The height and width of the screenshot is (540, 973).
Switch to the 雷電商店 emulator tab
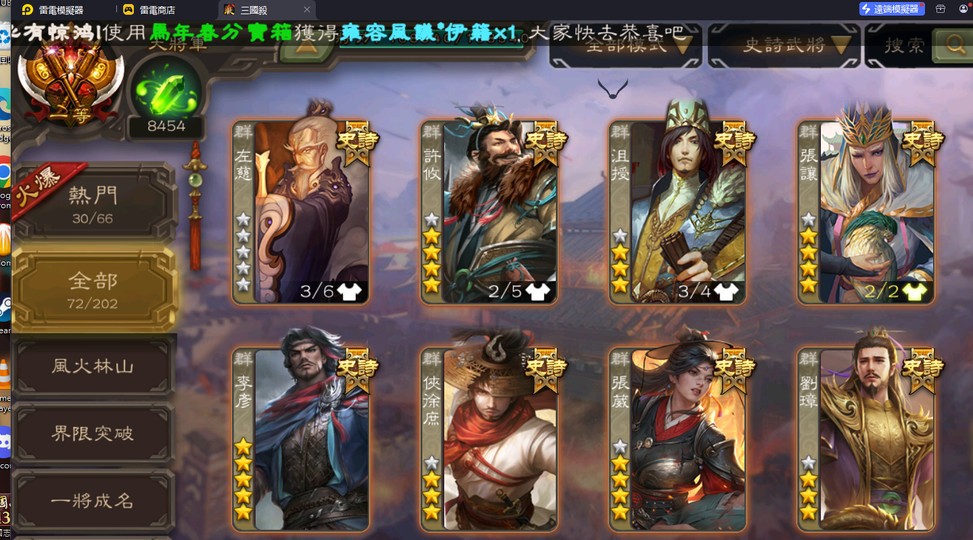tap(160, 9)
